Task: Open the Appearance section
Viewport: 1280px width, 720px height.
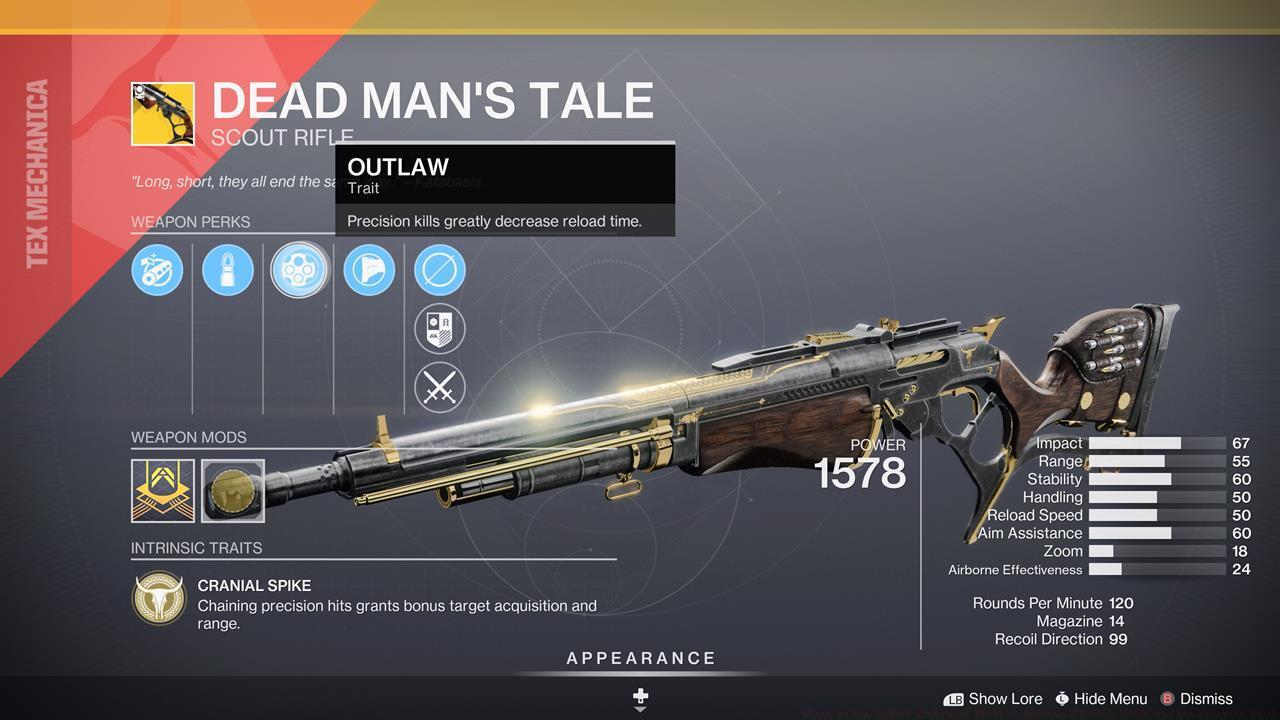Action: pos(641,659)
